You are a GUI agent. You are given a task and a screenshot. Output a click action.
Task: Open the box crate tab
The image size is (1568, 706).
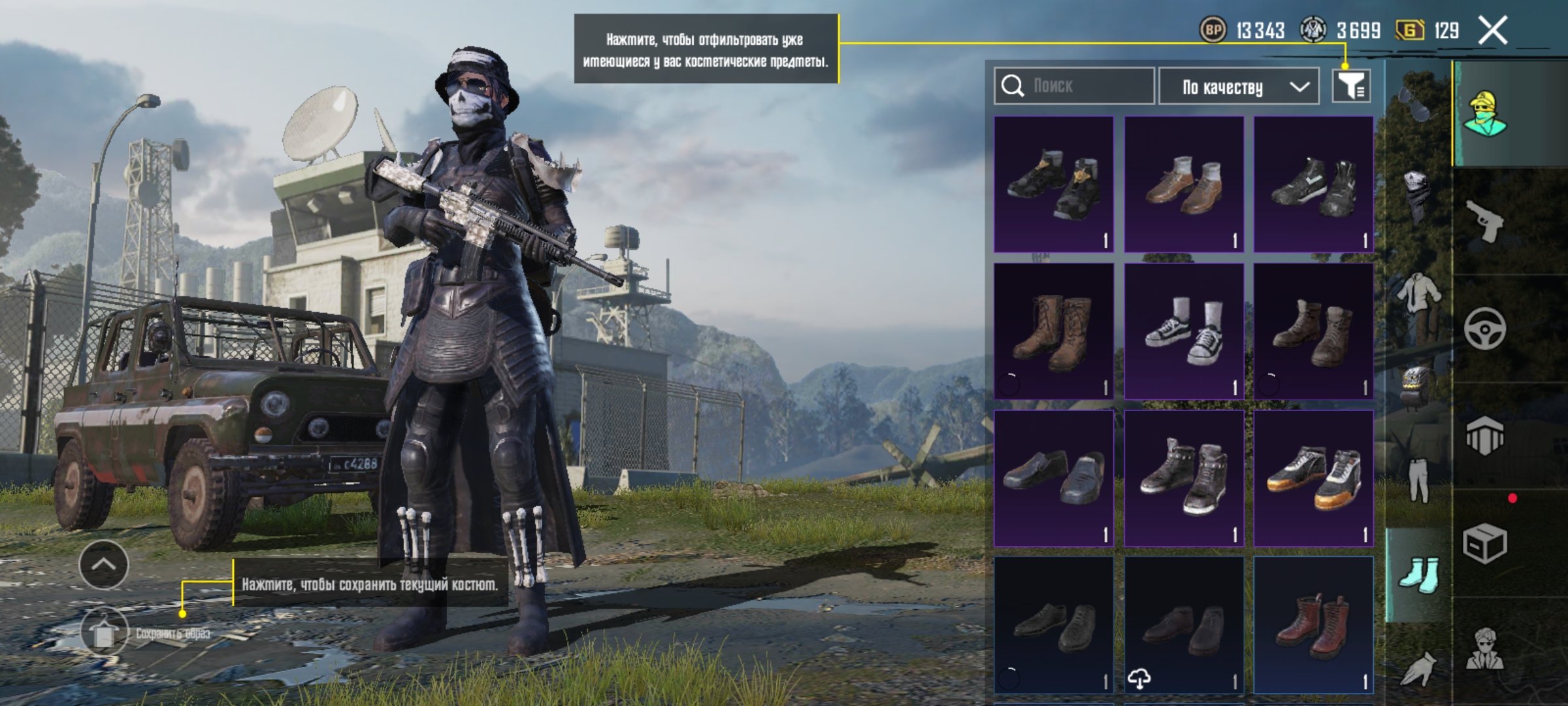point(1484,543)
